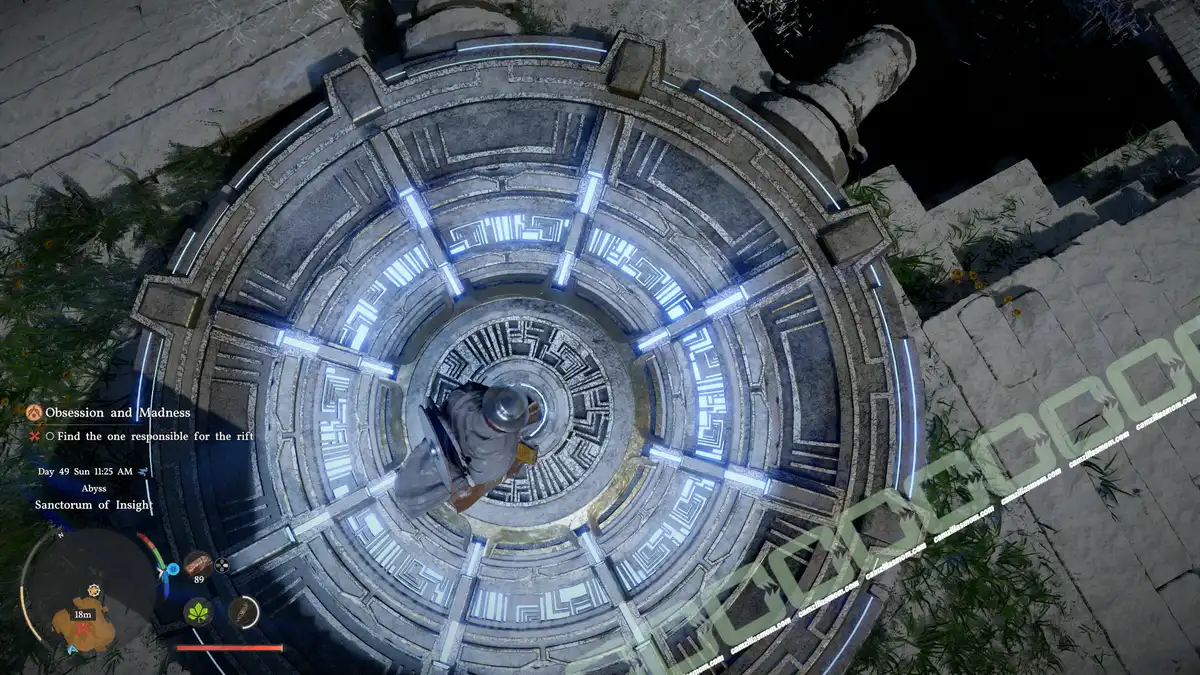Select the food item slot showing 89
Screen dimensions: 1200x675
(x=198, y=565)
